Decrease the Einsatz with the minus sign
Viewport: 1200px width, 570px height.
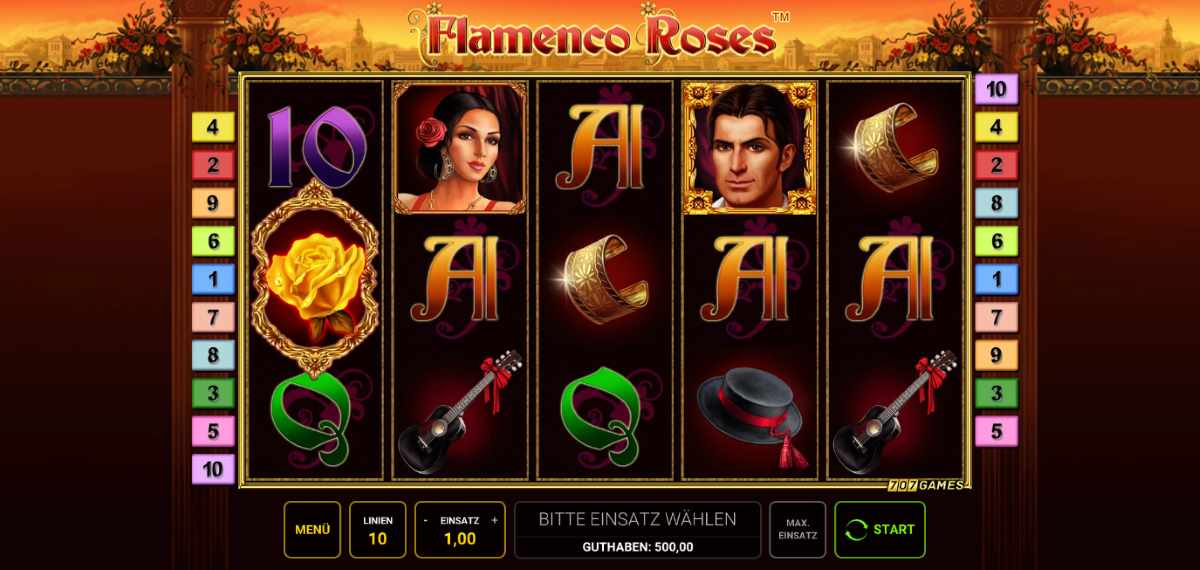tap(427, 520)
